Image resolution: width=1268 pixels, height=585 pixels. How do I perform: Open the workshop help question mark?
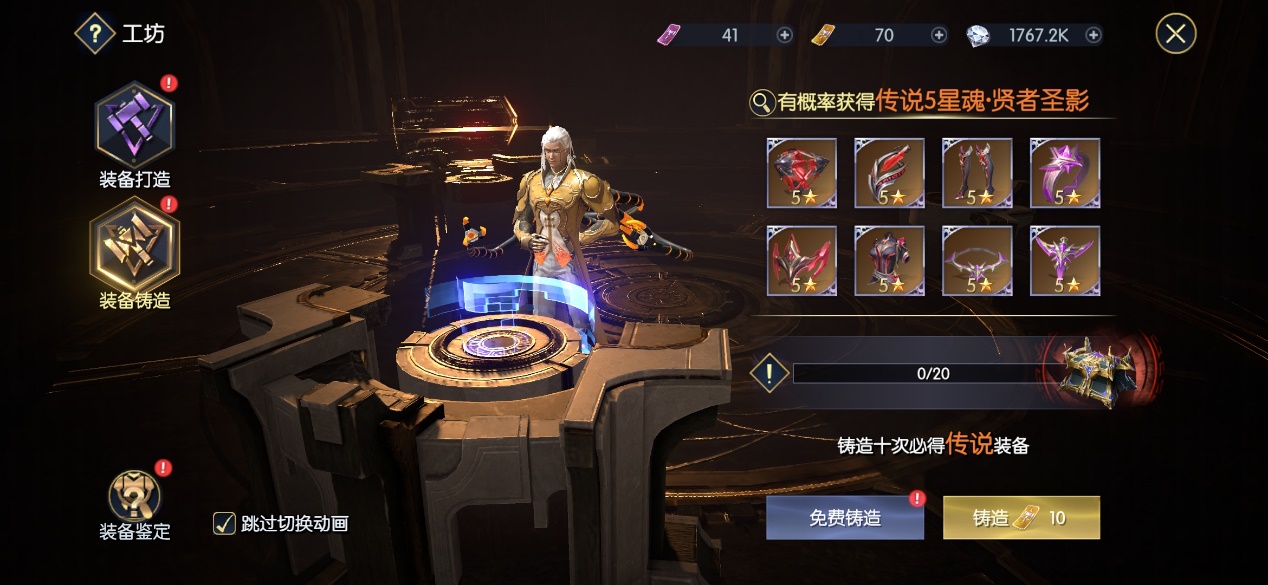pyautogui.click(x=95, y=34)
